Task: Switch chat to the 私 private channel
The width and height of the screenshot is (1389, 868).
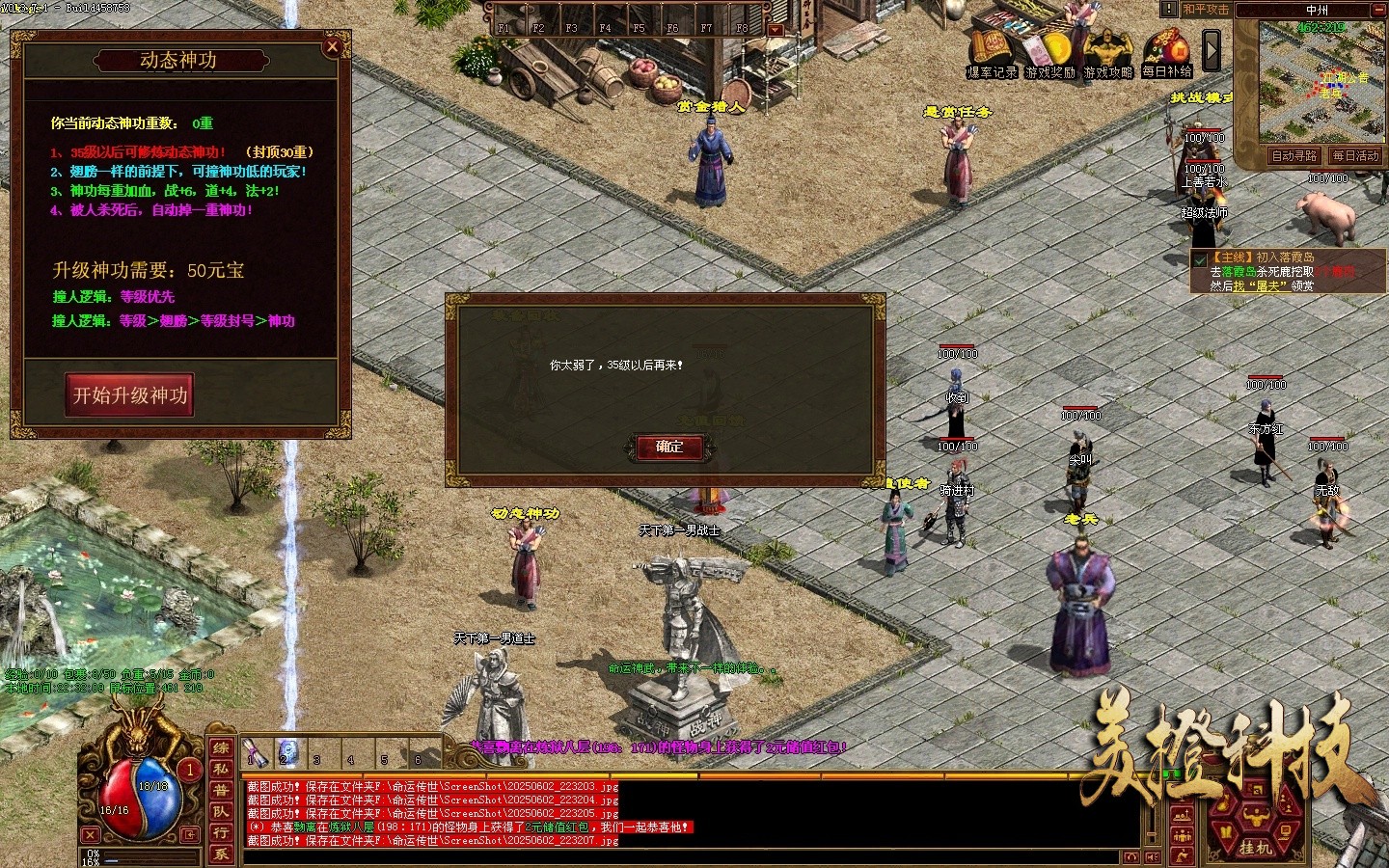Action: (221, 770)
